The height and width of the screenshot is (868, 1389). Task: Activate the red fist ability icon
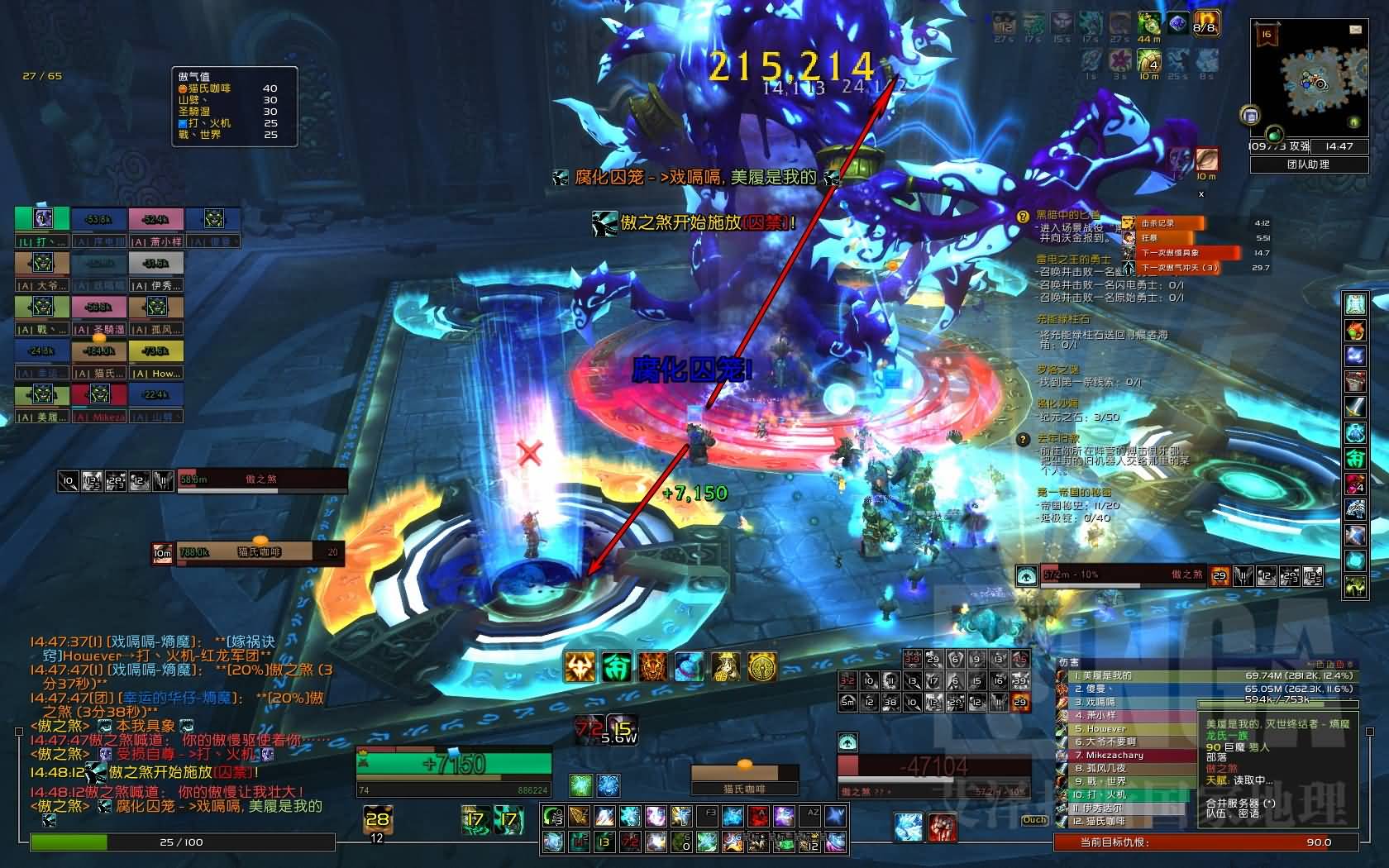click(942, 827)
